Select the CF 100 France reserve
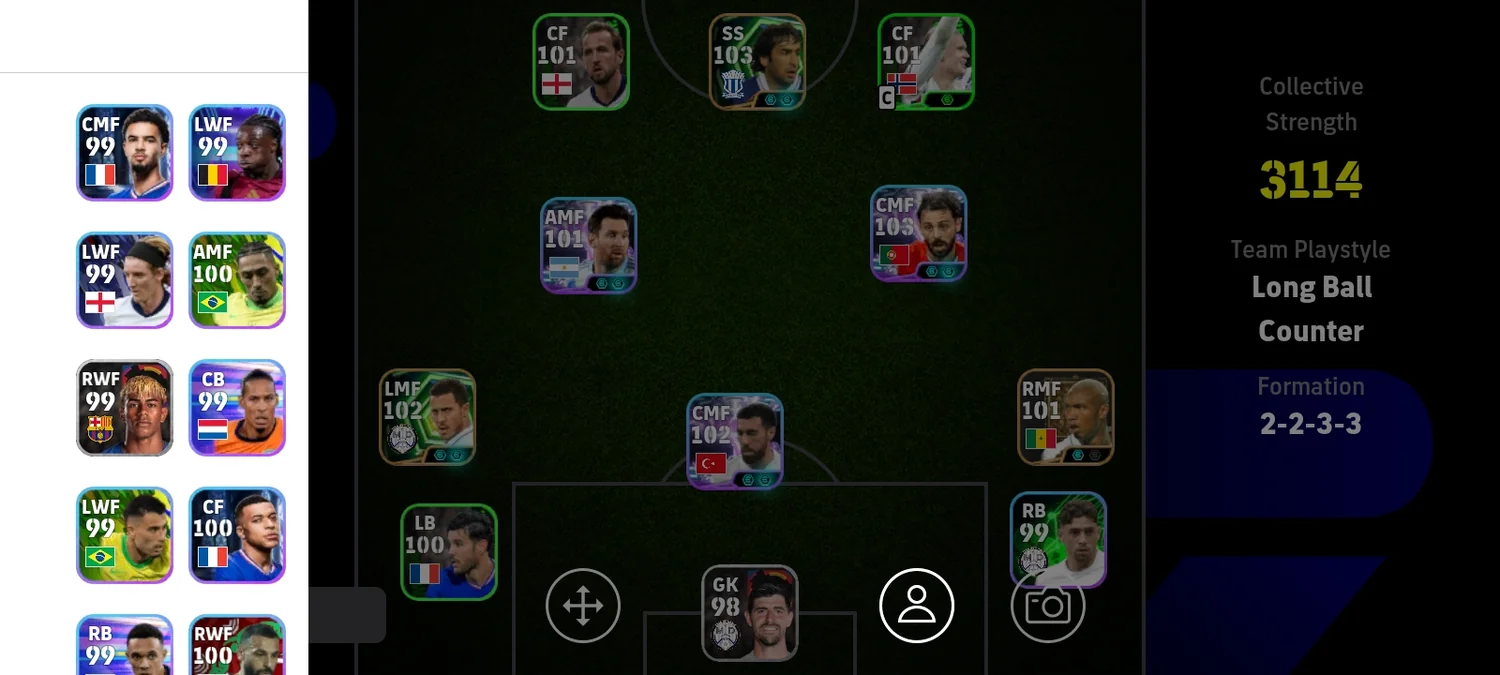 click(237, 535)
